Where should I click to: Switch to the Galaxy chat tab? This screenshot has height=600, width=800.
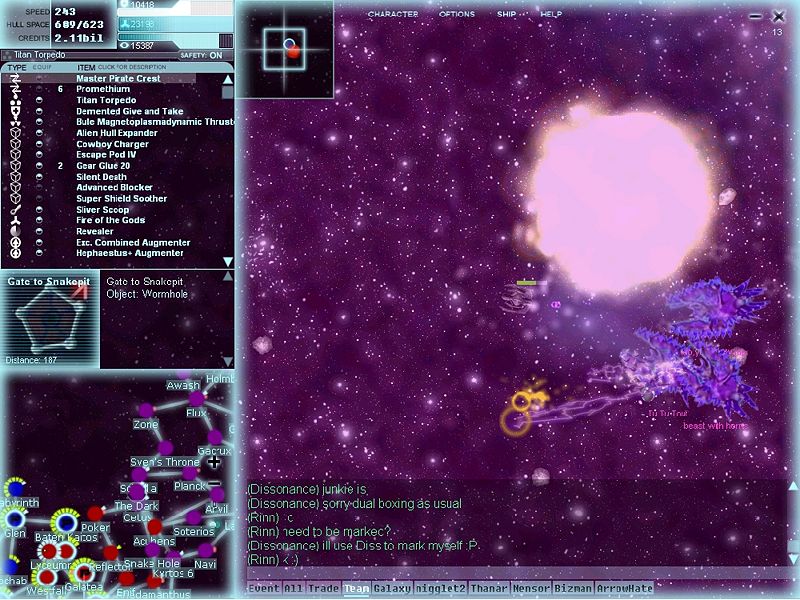(392, 589)
